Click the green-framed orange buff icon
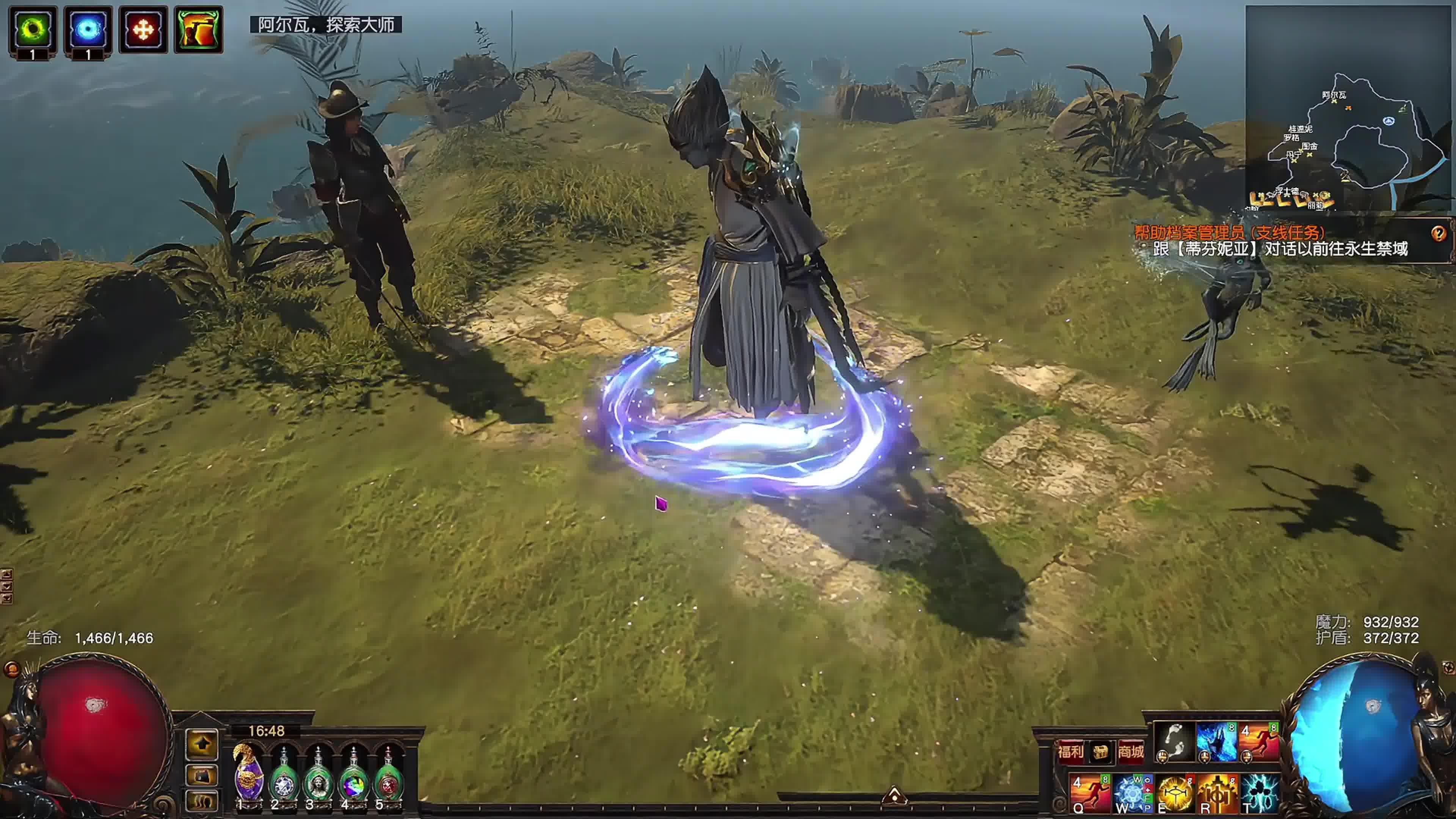Image resolution: width=1456 pixels, height=819 pixels. coord(198,29)
